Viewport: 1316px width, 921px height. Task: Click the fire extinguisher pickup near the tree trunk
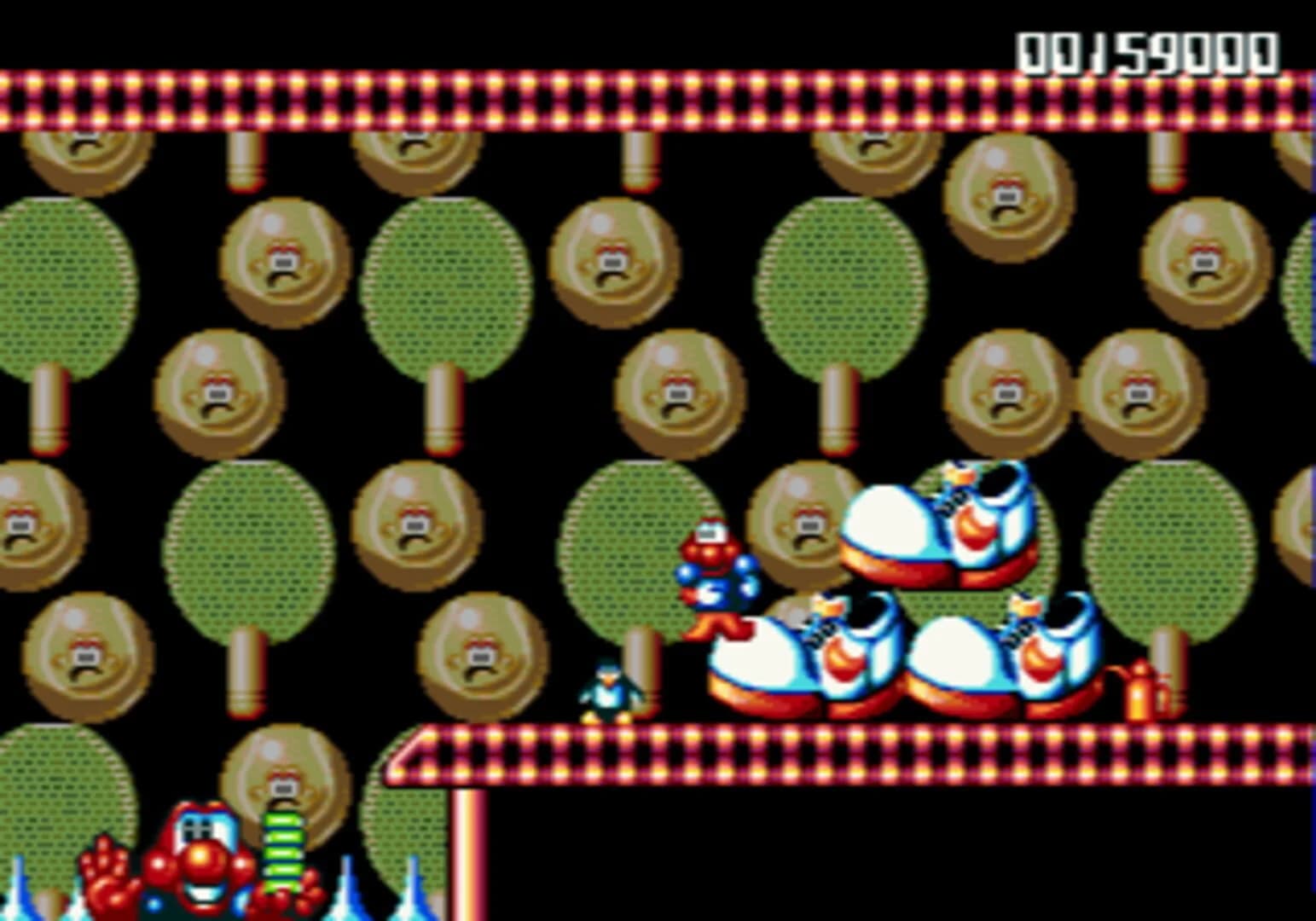(1142, 692)
